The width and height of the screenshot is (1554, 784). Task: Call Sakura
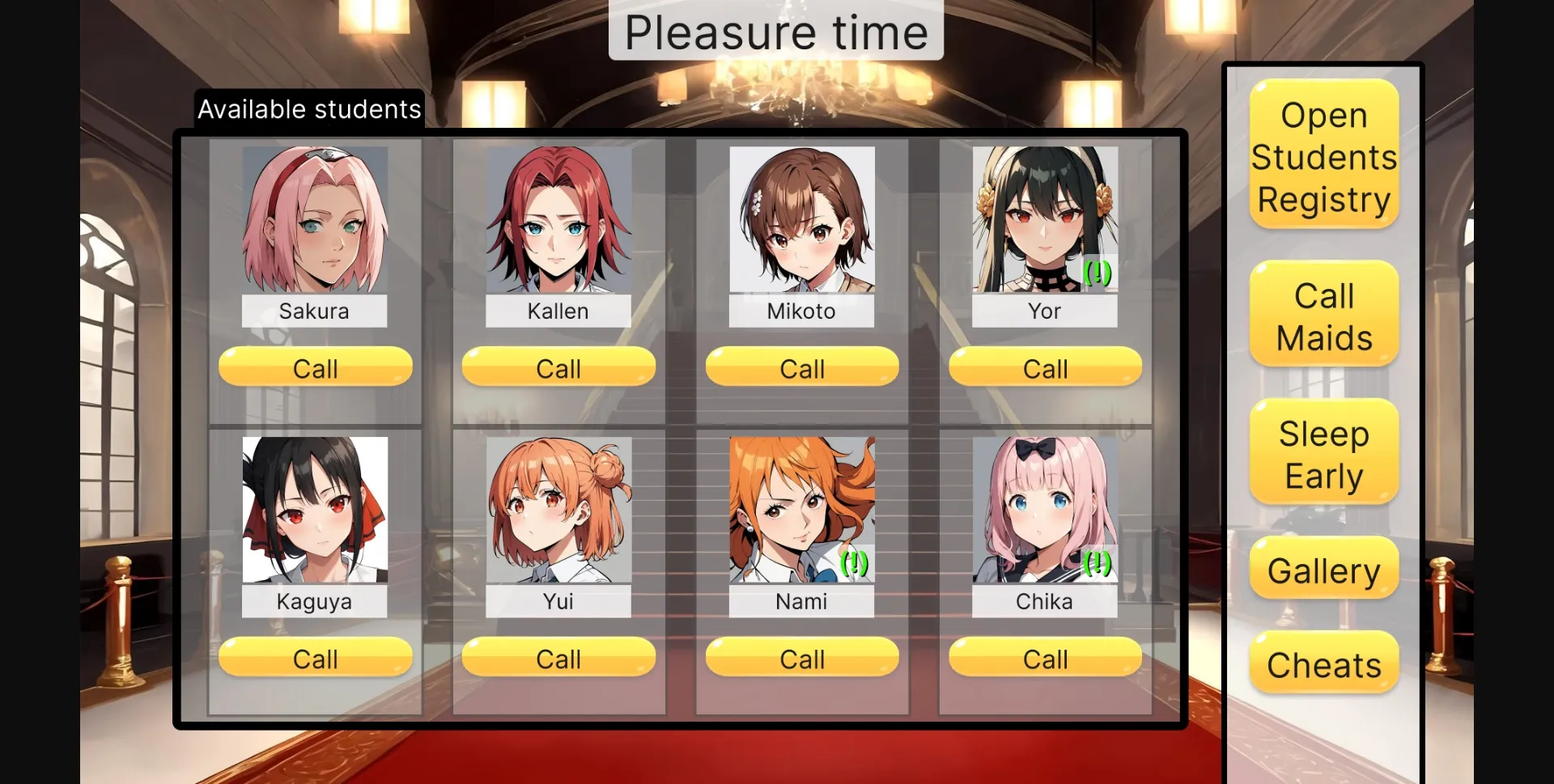click(x=315, y=368)
